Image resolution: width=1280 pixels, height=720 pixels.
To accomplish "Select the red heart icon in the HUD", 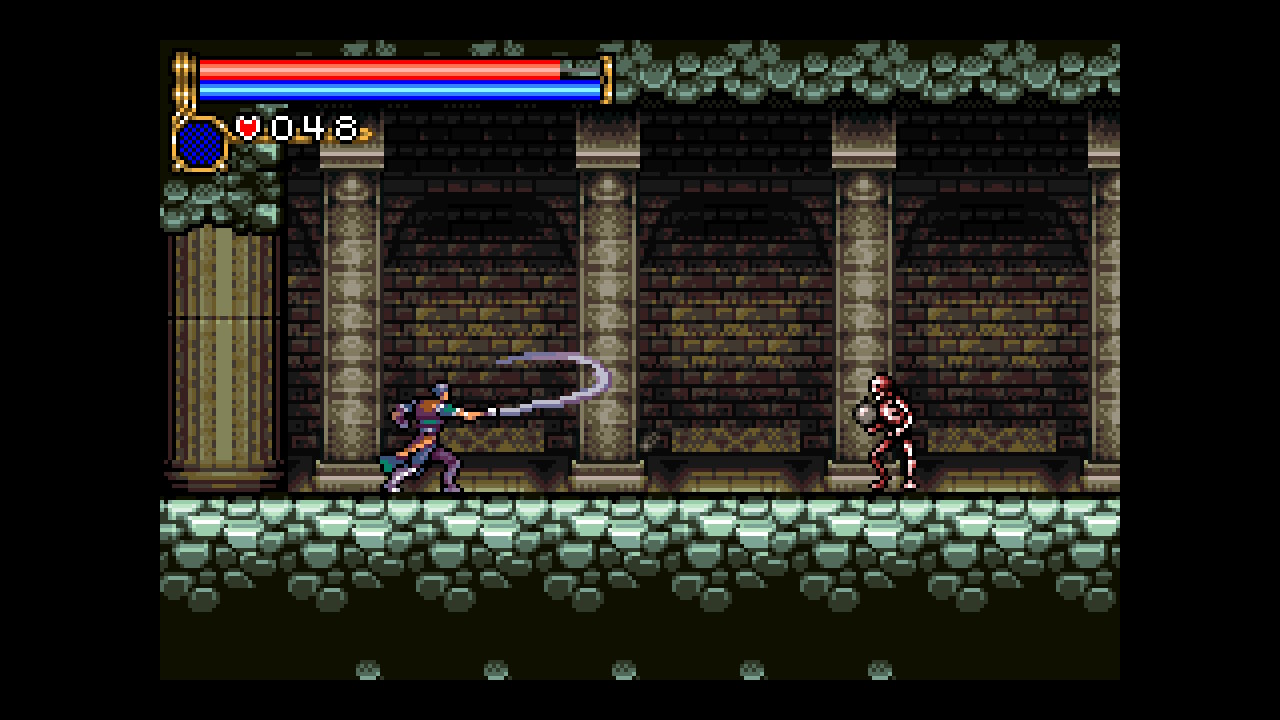I will click(x=246, y=126).
